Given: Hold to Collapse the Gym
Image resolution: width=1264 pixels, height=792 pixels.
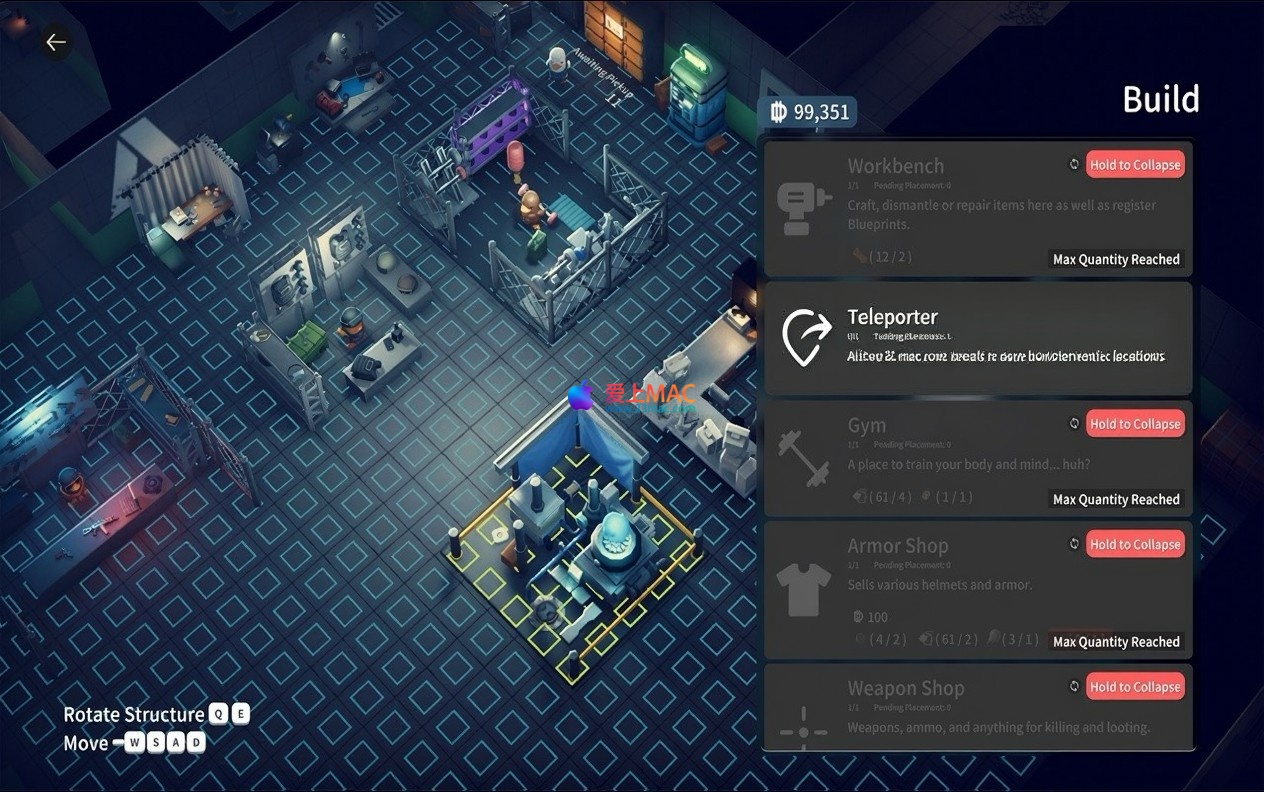Looking at the screenshot, I should (1135, 424).
